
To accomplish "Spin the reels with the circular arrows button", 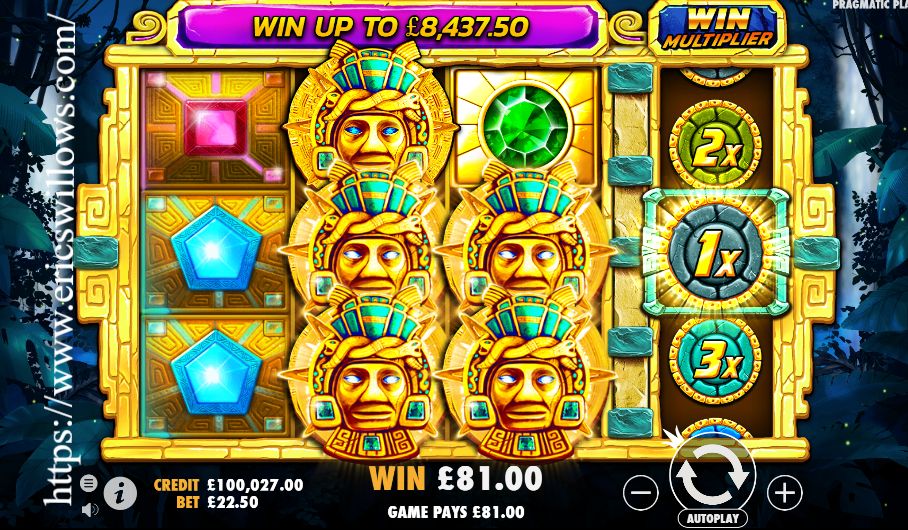I will (x=713, y=476).
